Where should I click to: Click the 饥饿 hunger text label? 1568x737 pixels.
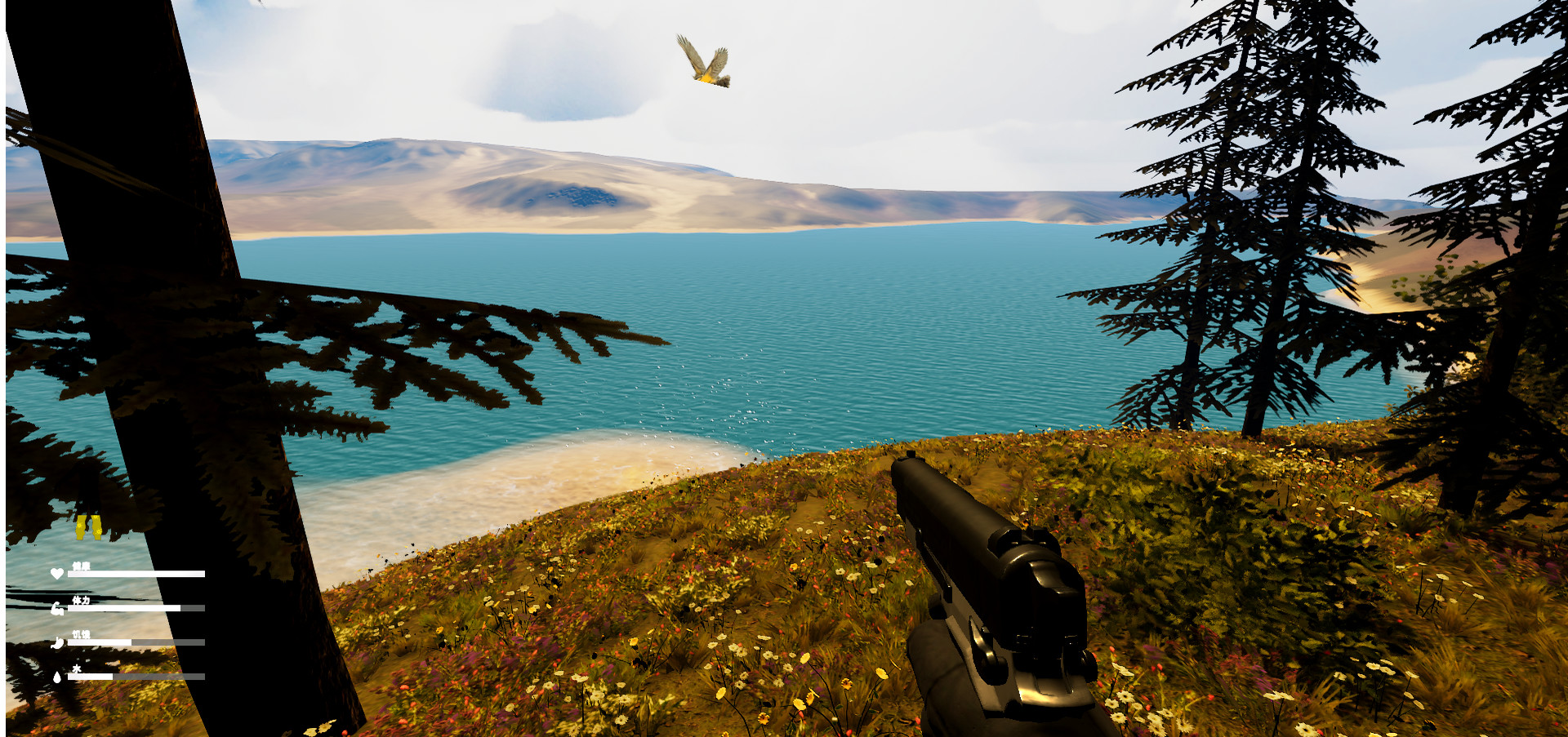coord(82,635)
